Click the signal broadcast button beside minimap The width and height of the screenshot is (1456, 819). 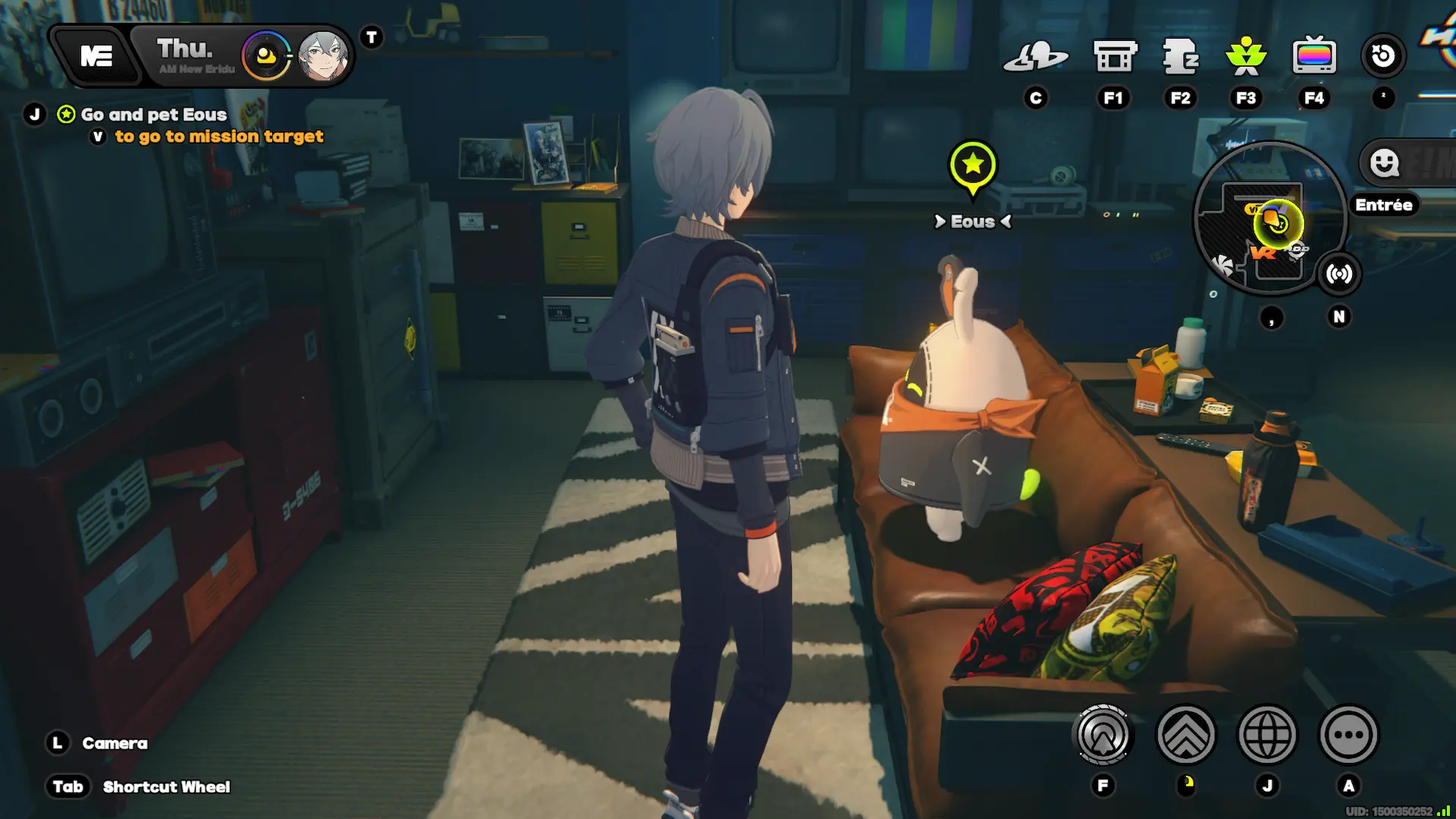(1339, 274)
